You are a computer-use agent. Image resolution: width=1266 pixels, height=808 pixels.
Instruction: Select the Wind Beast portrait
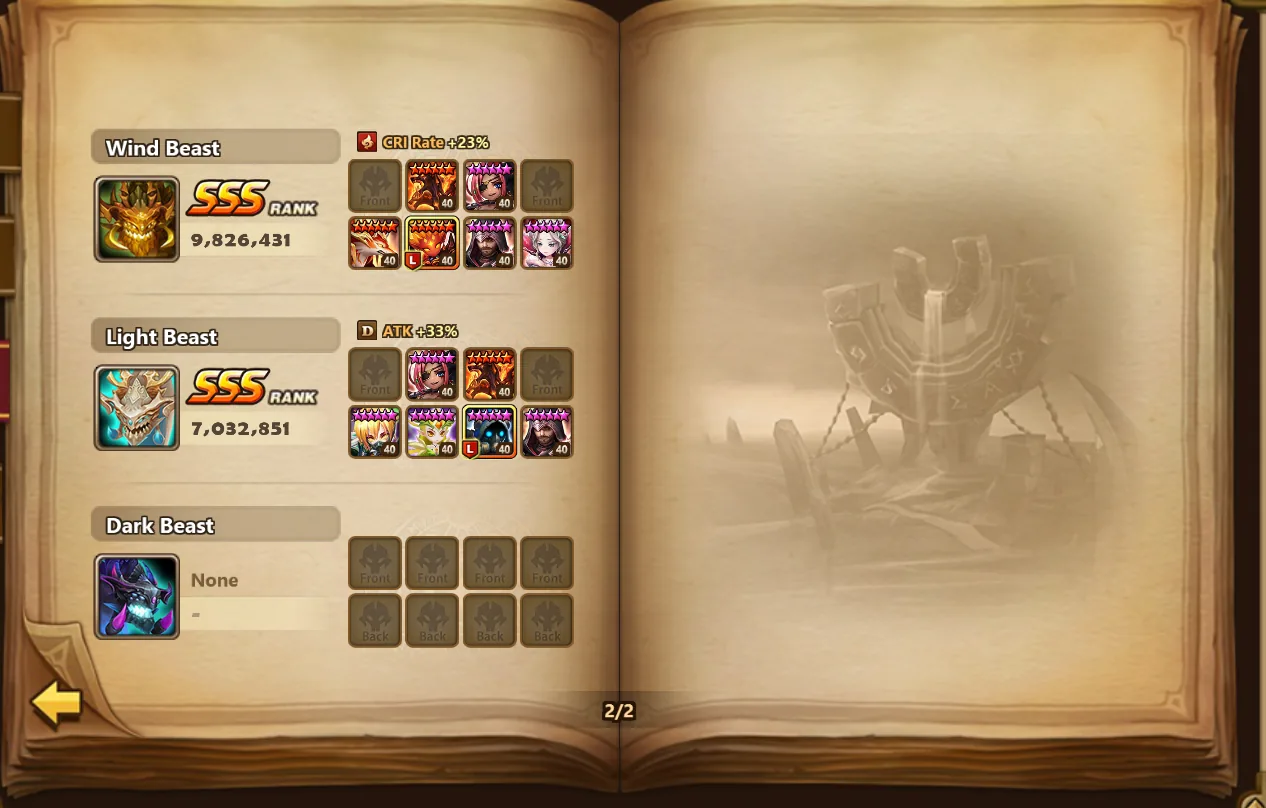(137, 219)
